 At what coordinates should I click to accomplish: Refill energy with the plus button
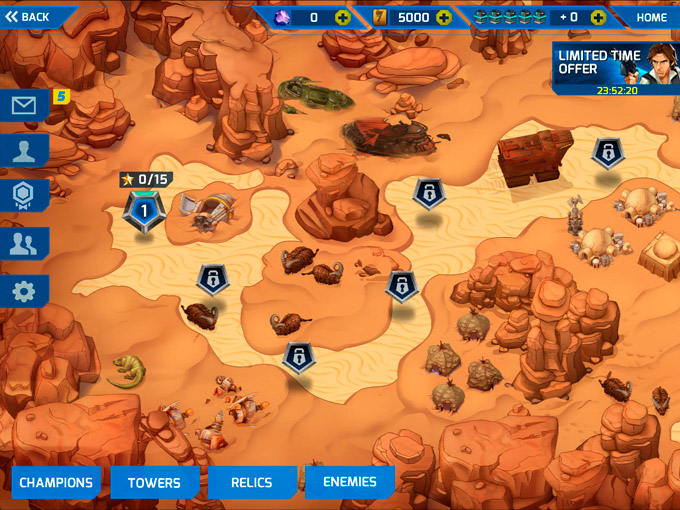click(598, 17)
